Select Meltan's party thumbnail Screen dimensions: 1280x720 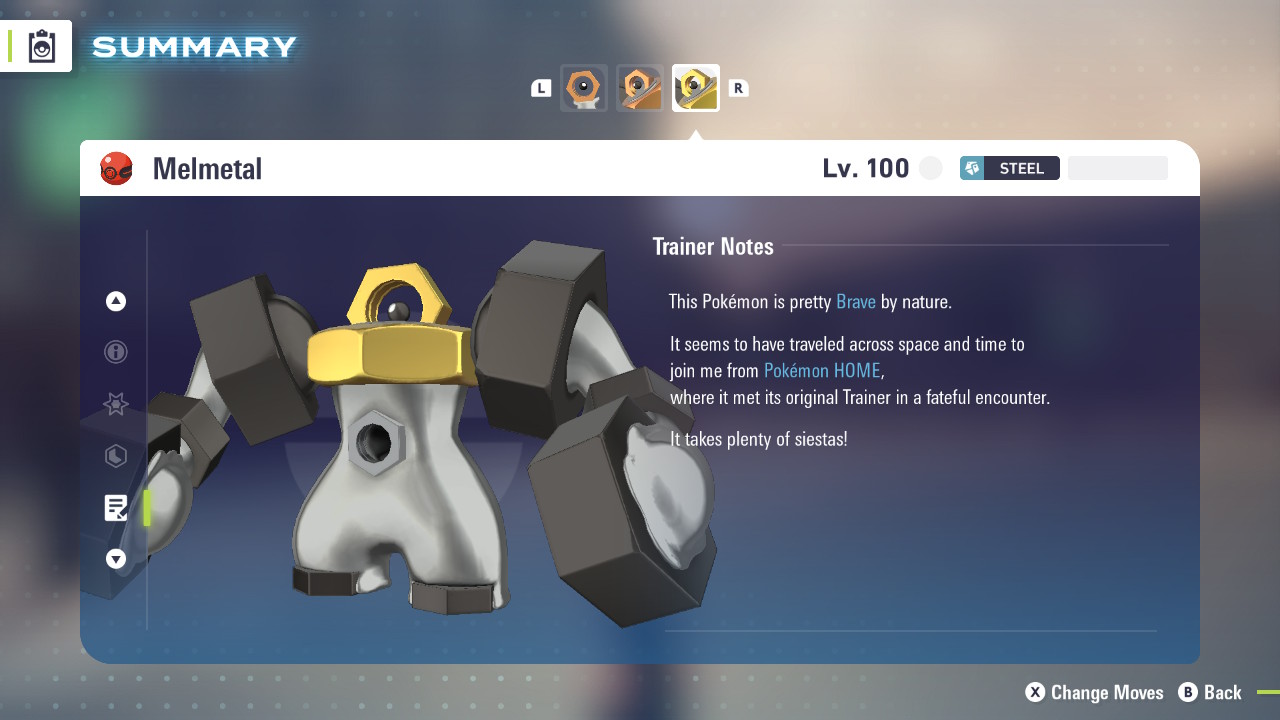click(584, 88)
